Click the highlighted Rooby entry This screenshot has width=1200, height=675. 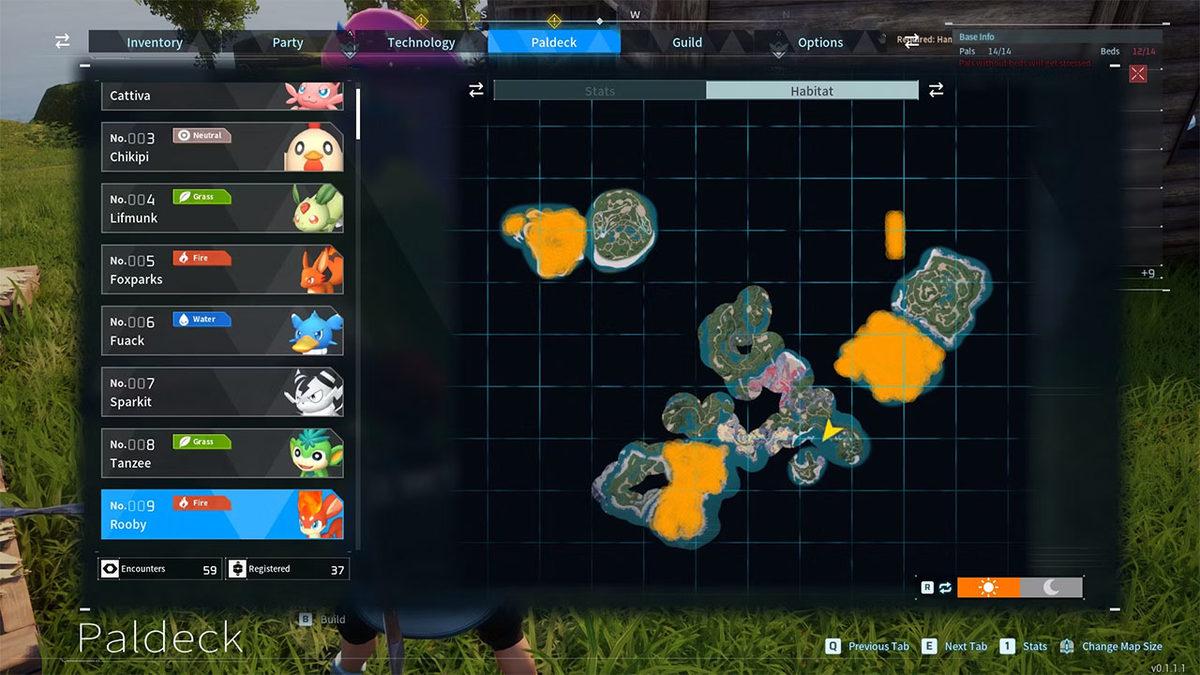point(222,514)
